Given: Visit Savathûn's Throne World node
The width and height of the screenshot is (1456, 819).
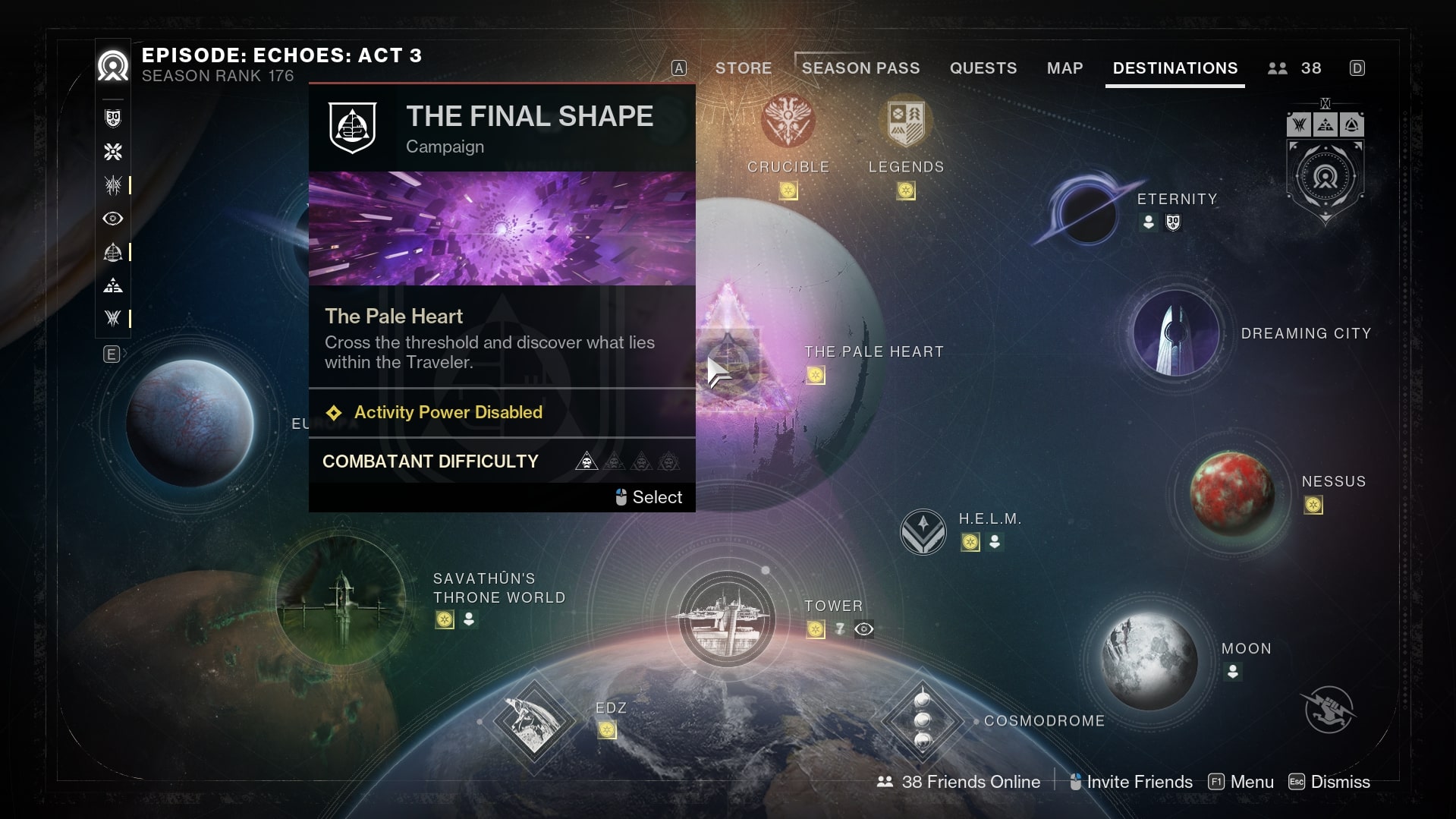Looking at the screenshot, I should 341,600.
